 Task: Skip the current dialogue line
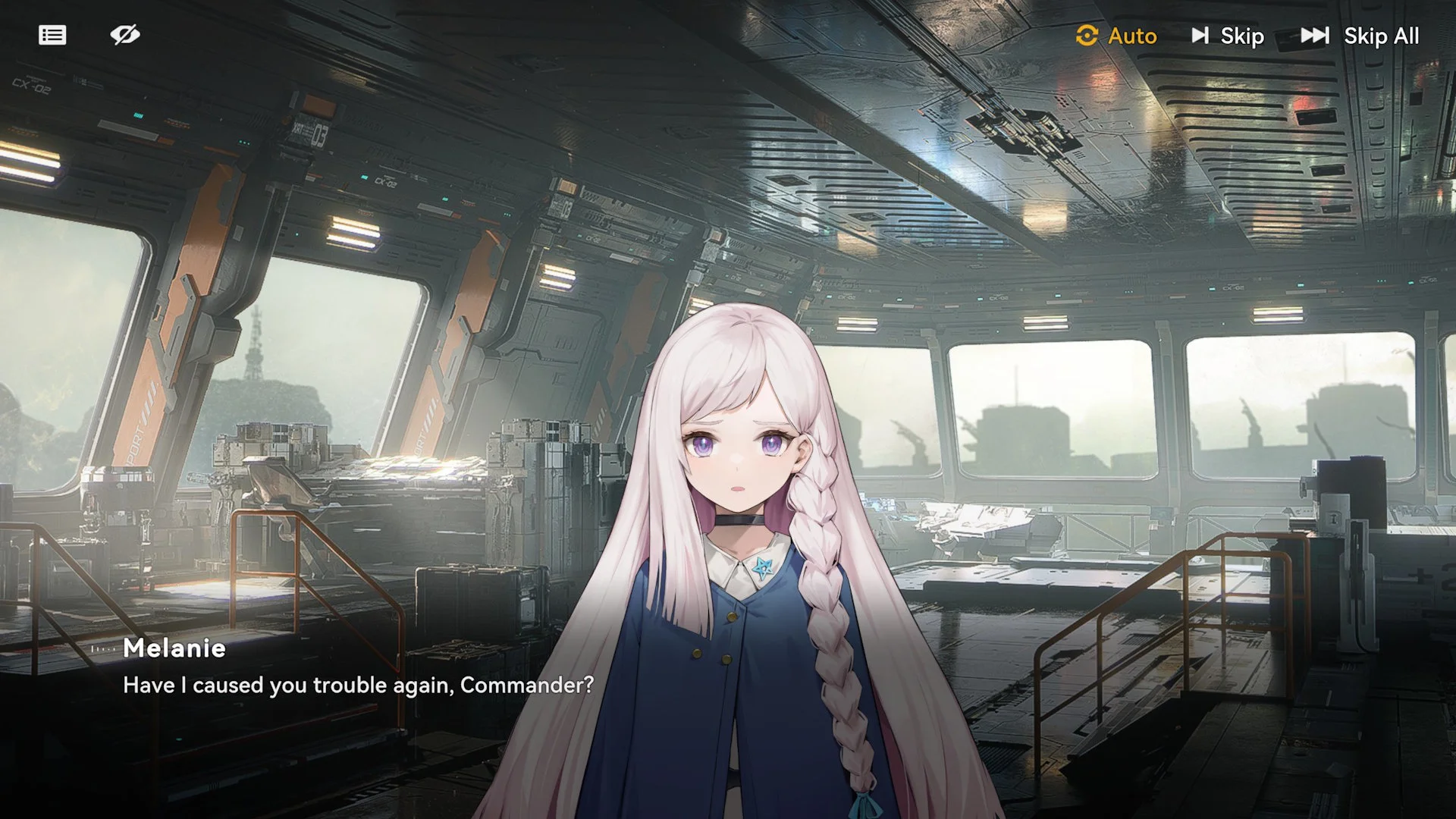(x=1228, y=36)
